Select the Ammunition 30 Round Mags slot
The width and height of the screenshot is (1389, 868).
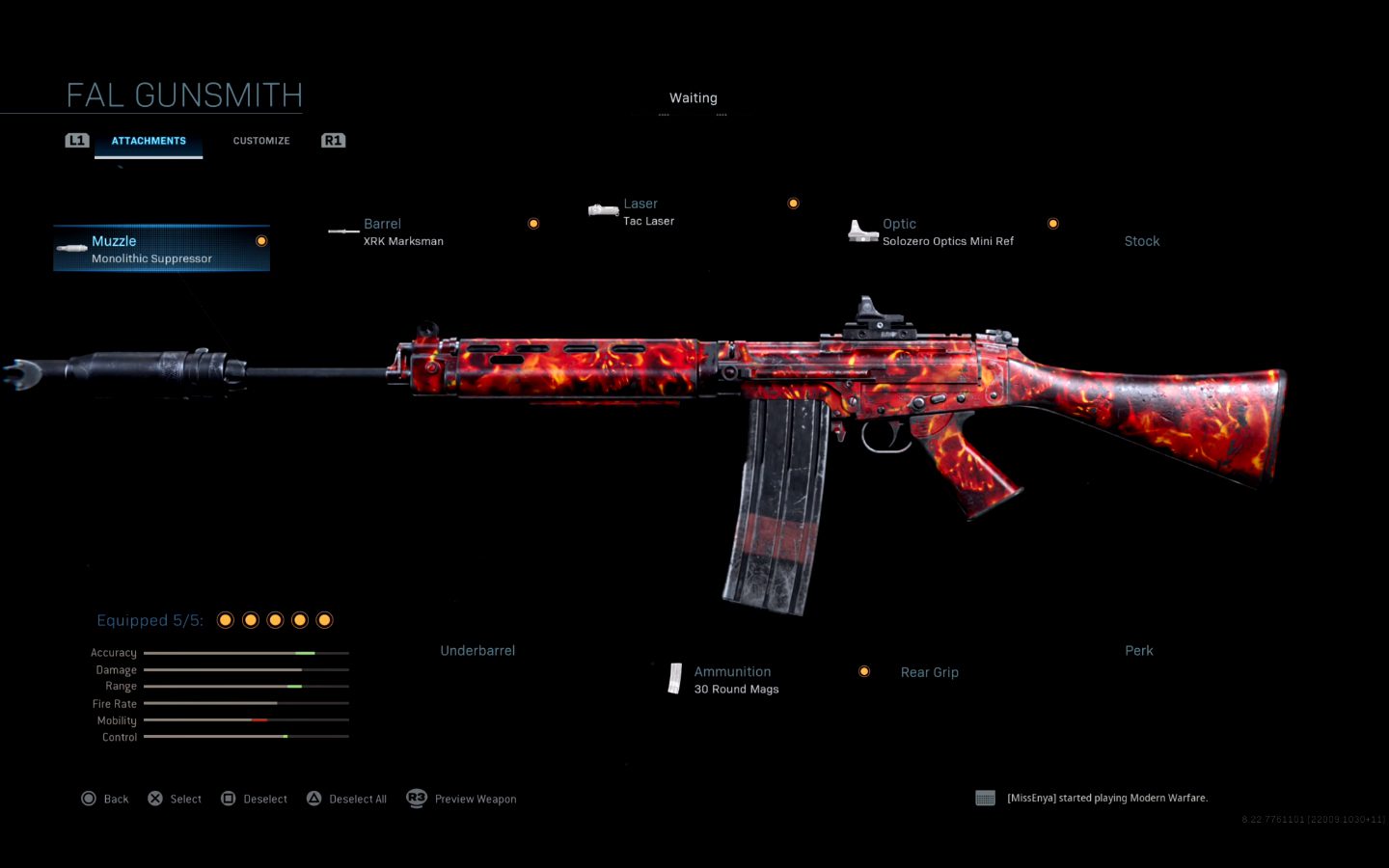tap(736, 679)
